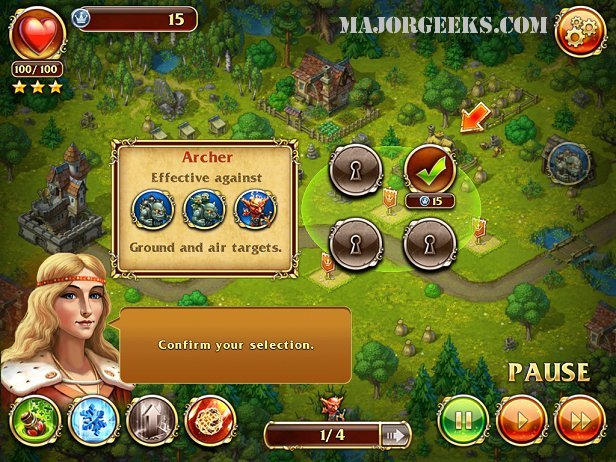Use the grey stone spikes ability

(x=151, y=420)
